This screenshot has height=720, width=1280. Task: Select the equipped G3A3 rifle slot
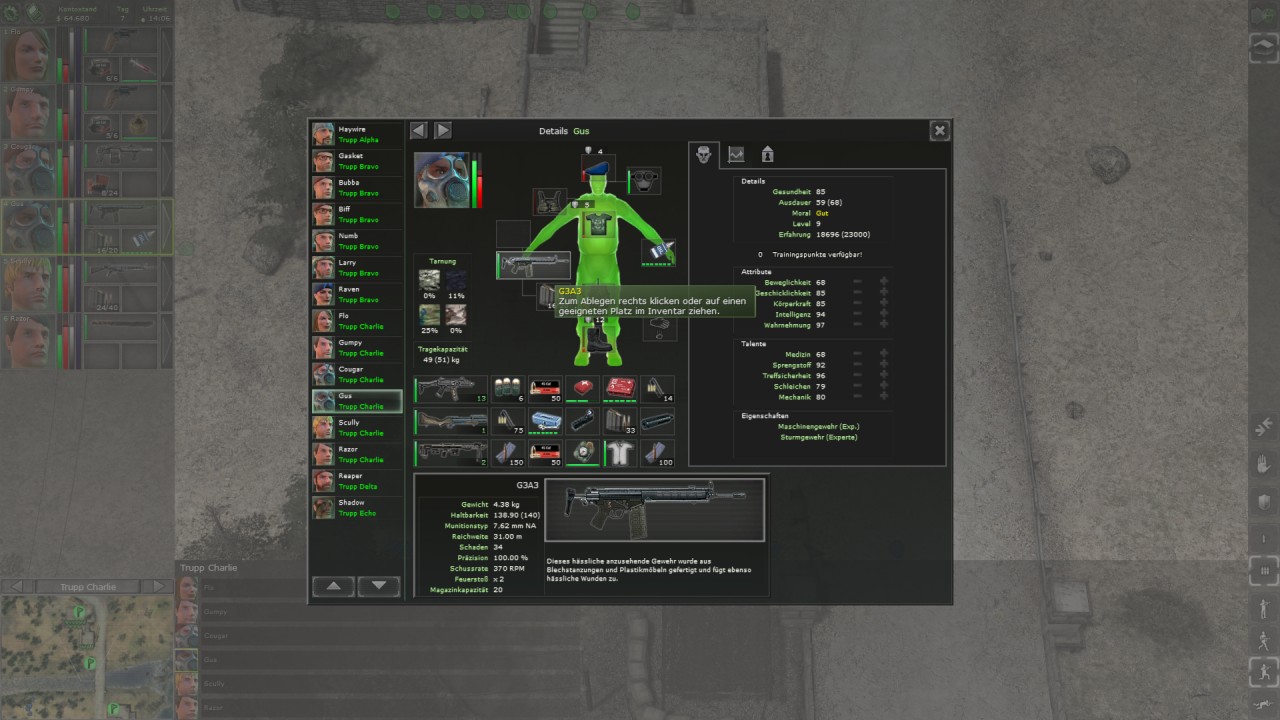[534, 265]
